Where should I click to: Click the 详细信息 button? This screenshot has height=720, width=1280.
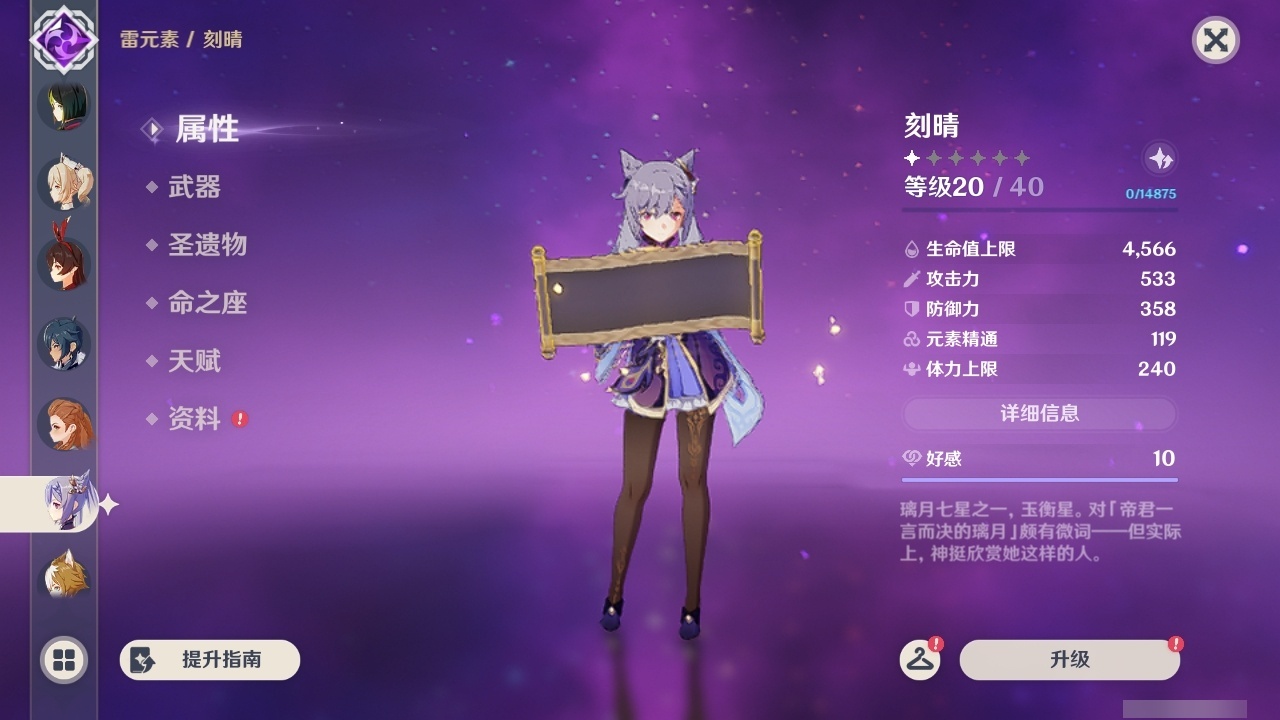[1040, 414]
